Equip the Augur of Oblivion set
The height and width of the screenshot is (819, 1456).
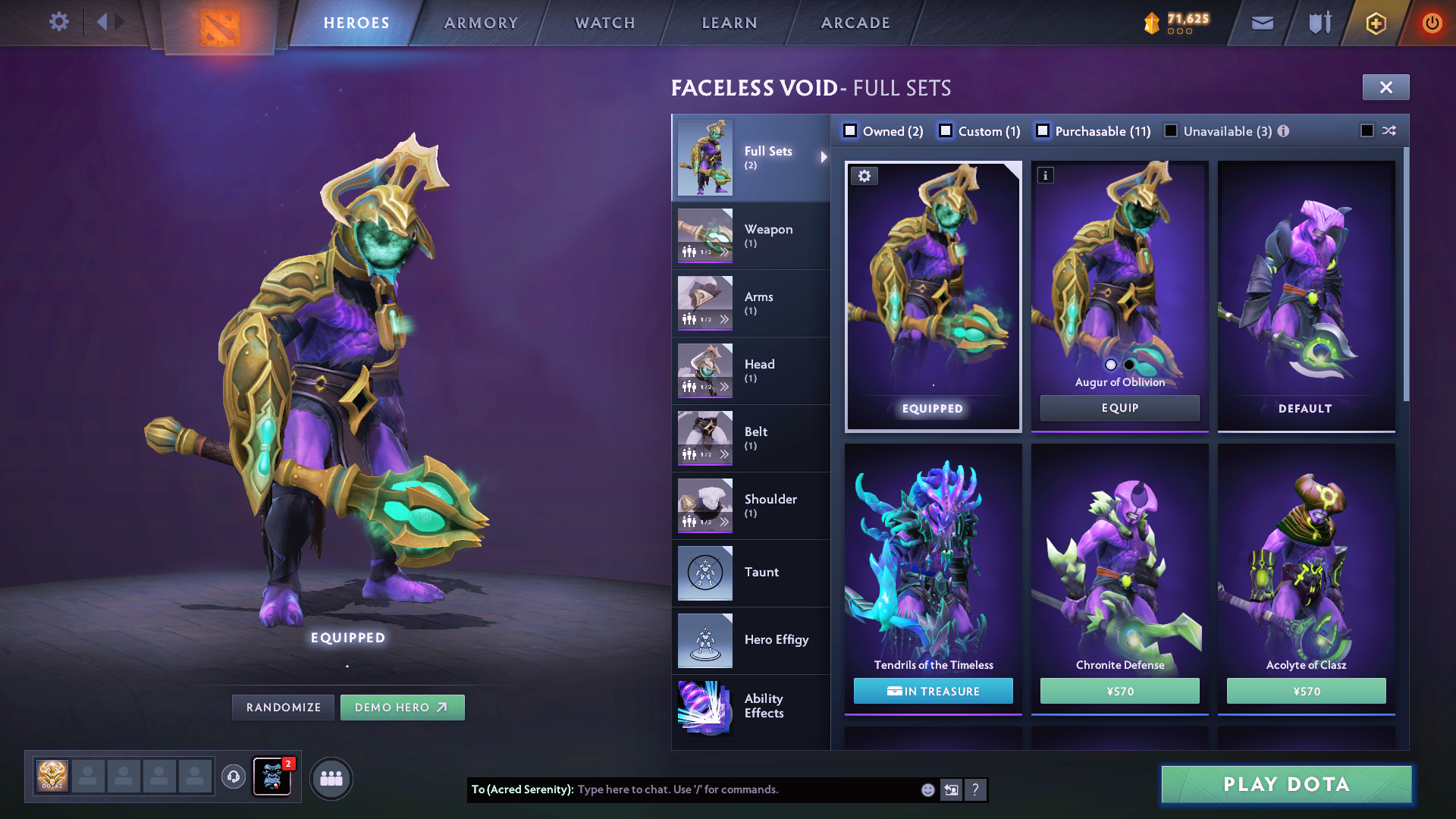[x=1119, y=408]
